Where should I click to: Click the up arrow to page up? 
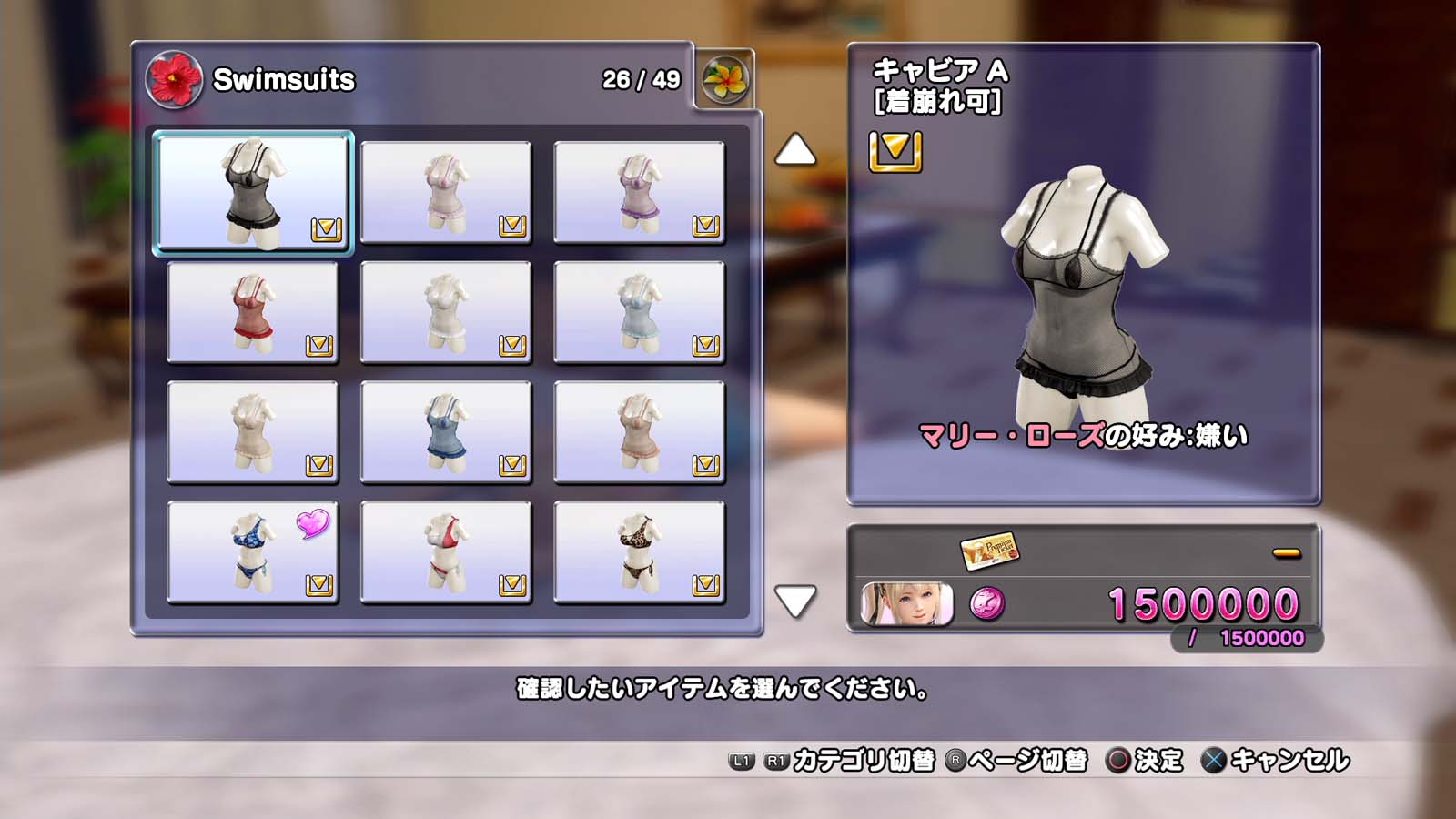(794, 150)
